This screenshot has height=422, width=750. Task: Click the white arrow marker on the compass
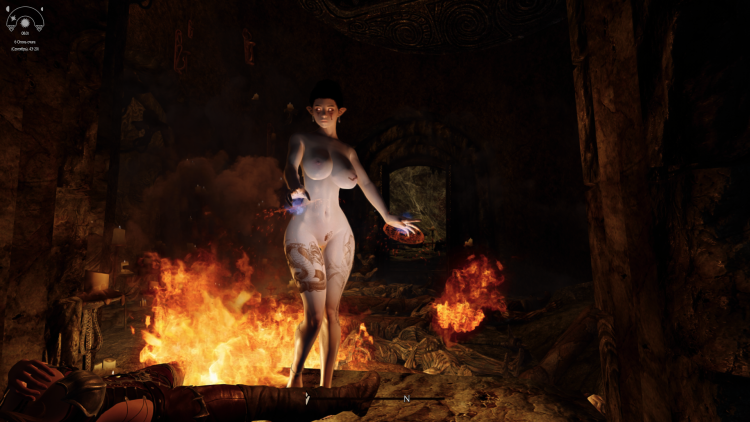(308, 398)
